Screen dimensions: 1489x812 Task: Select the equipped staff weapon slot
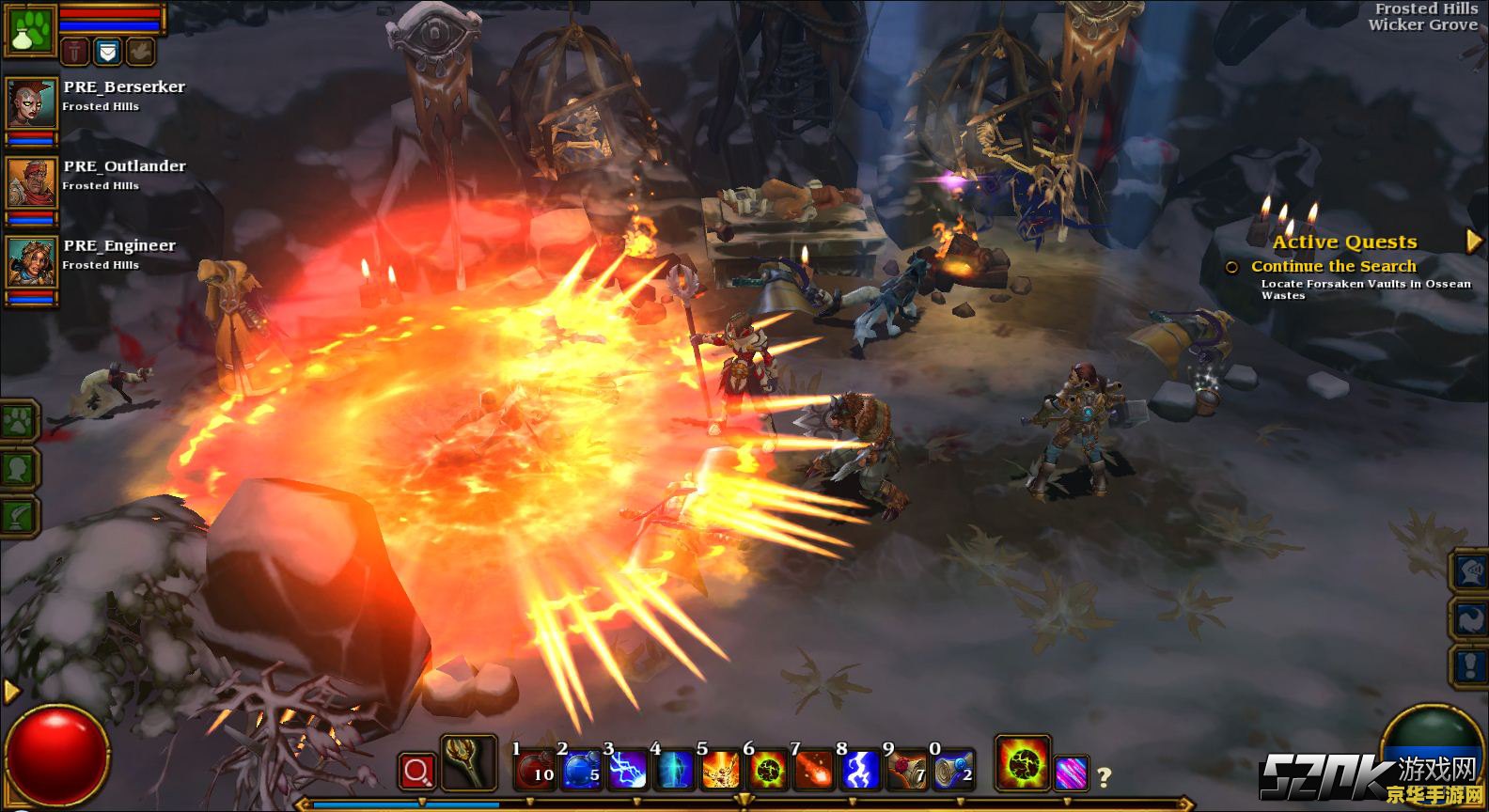(467, 763)
